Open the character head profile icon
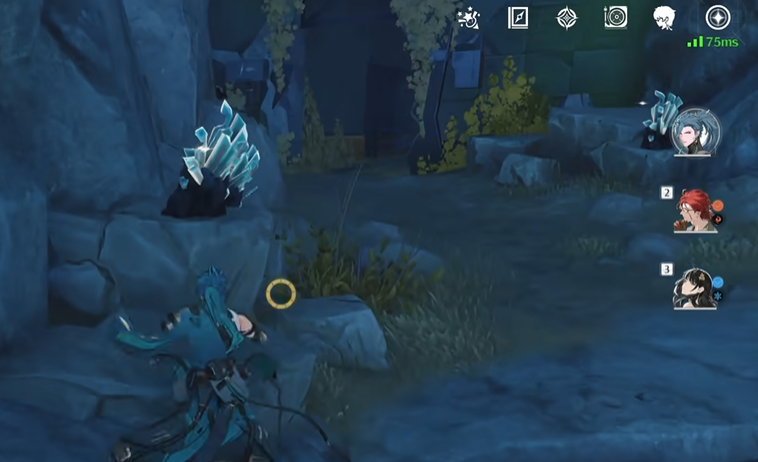Screen dimensions: 758x462 click(x=665, y=17)
